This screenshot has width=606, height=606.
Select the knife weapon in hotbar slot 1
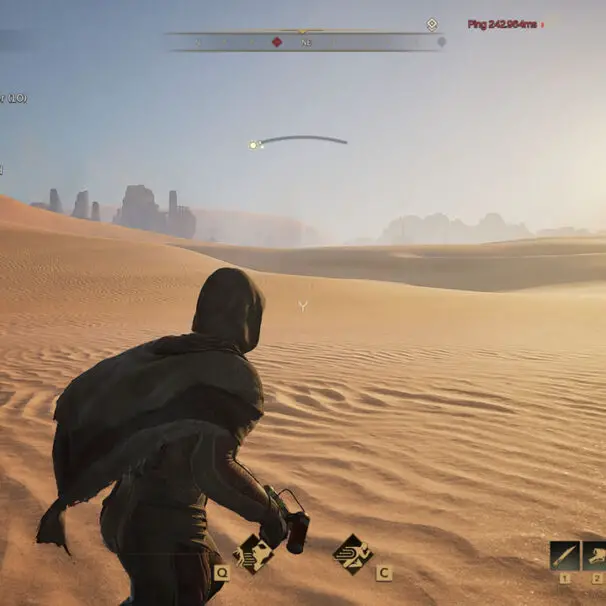(x=565, y=555)
